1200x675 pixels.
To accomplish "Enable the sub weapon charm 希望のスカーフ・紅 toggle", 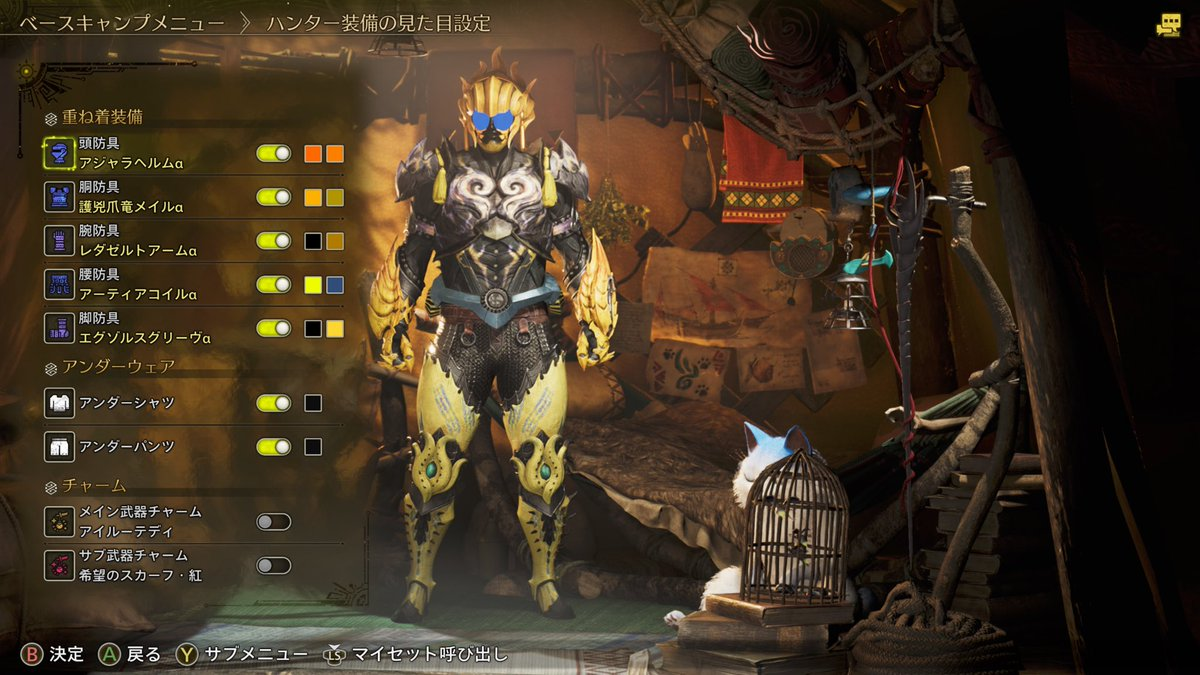I will [273, 565].
